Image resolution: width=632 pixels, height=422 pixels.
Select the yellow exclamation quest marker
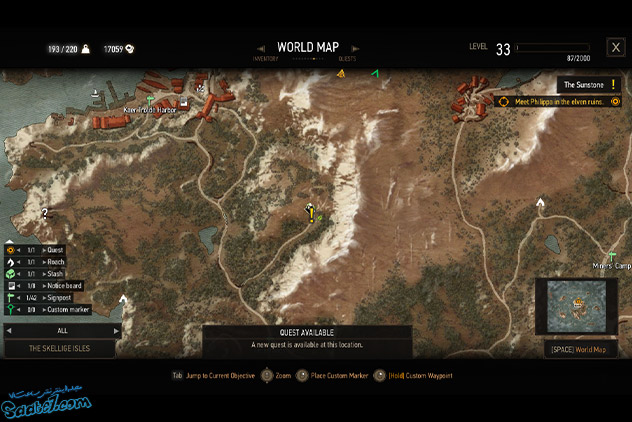point(311,211)
